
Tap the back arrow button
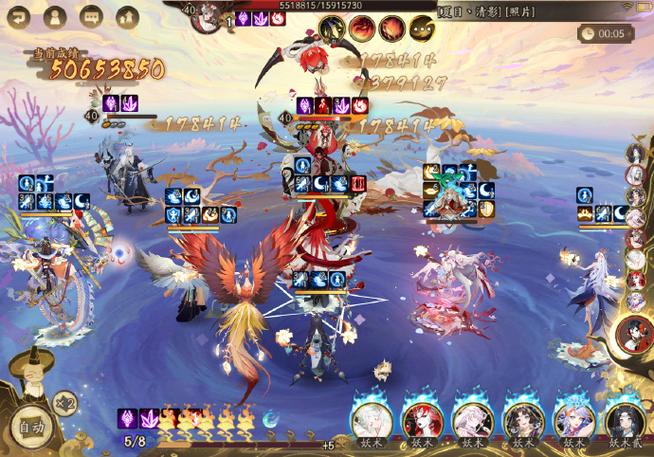coord(20,17)
